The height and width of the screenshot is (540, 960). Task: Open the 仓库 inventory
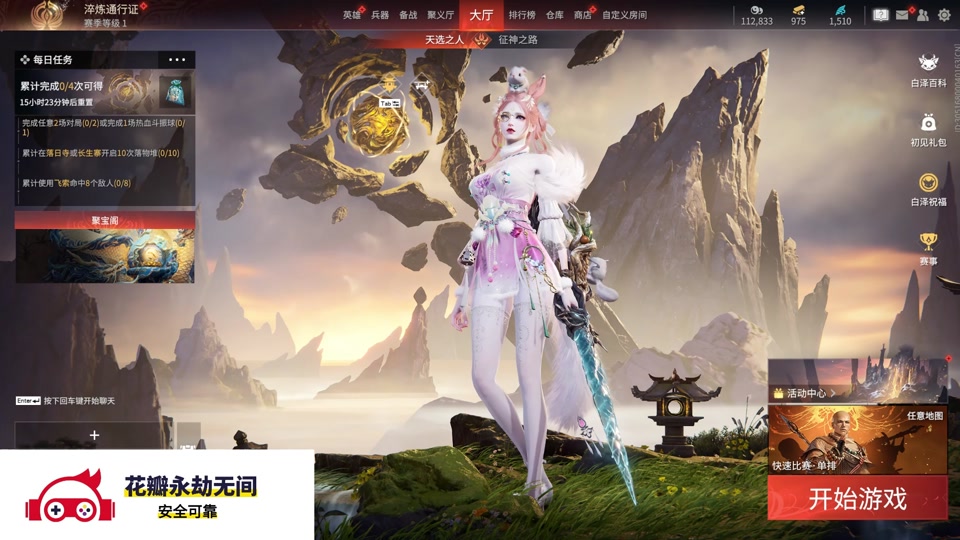point(555,15)
